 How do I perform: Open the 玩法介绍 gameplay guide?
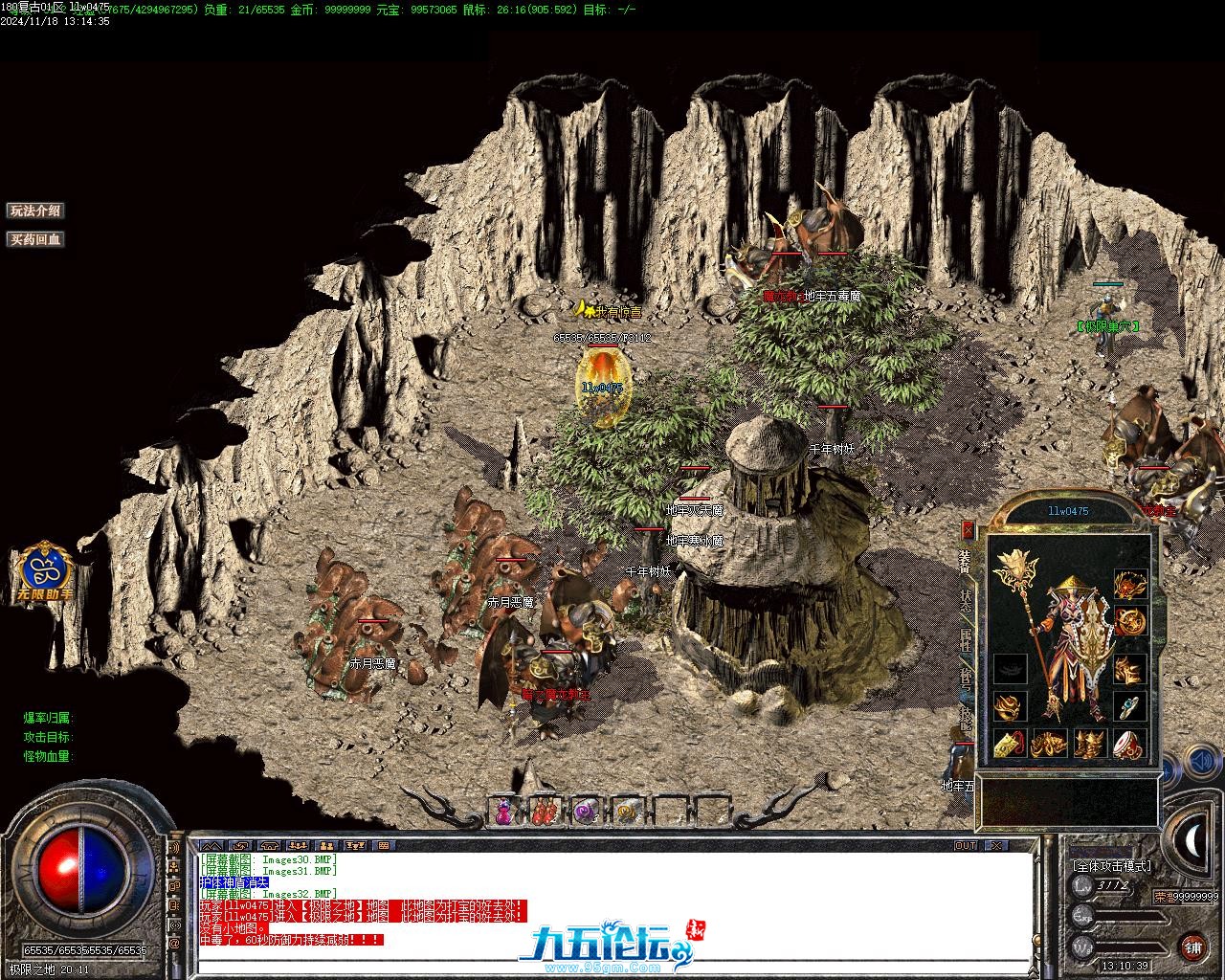pos(35,211)
